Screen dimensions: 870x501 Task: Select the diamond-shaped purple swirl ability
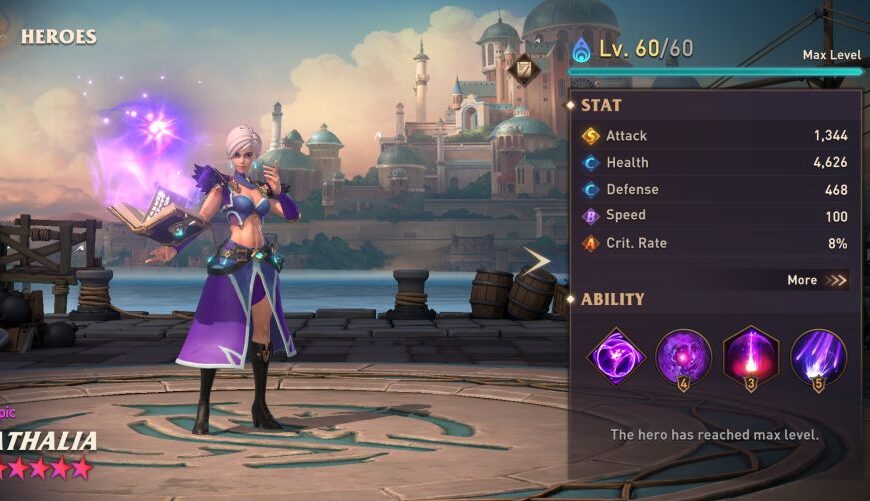click(x=616, y=356)
